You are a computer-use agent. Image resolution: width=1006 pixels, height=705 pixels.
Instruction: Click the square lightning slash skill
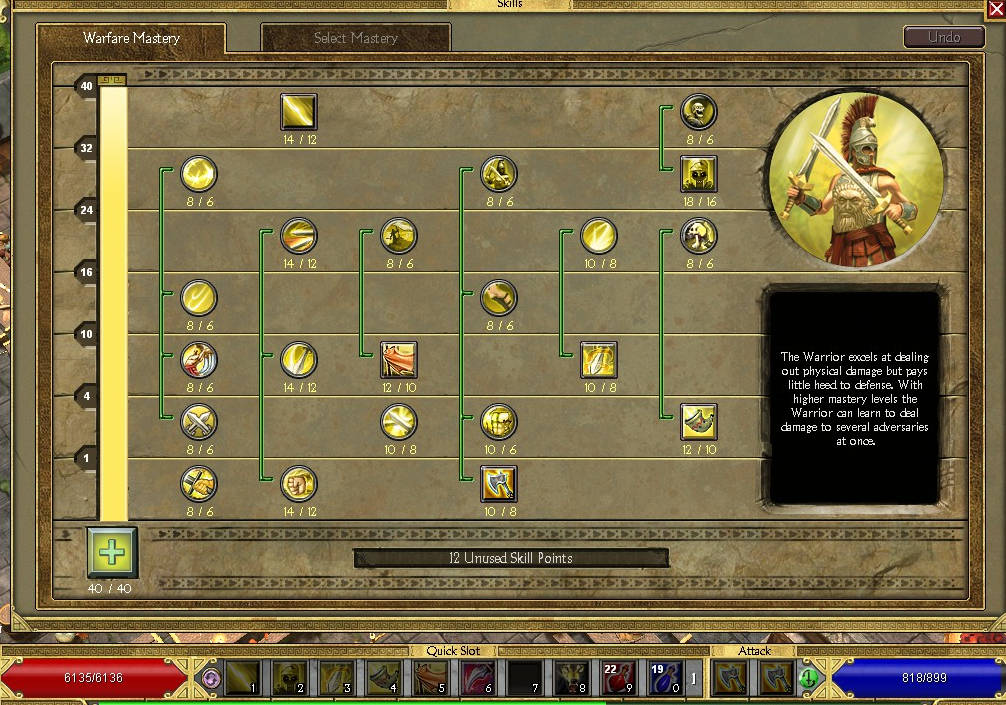pyautogui.click(x=299, y=112)
